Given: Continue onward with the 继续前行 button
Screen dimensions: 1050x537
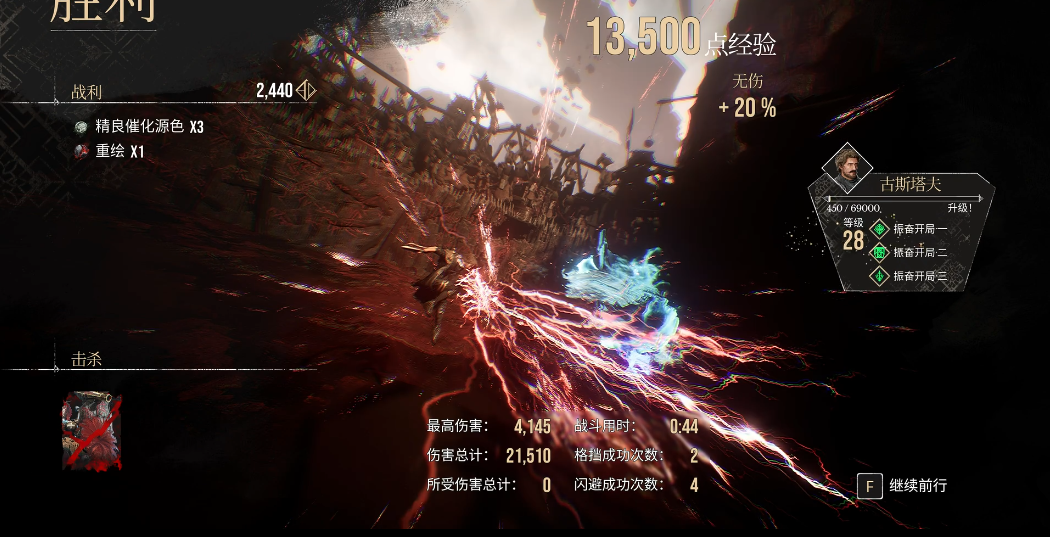Looking at the screenshot, I should tap(903, 486).
